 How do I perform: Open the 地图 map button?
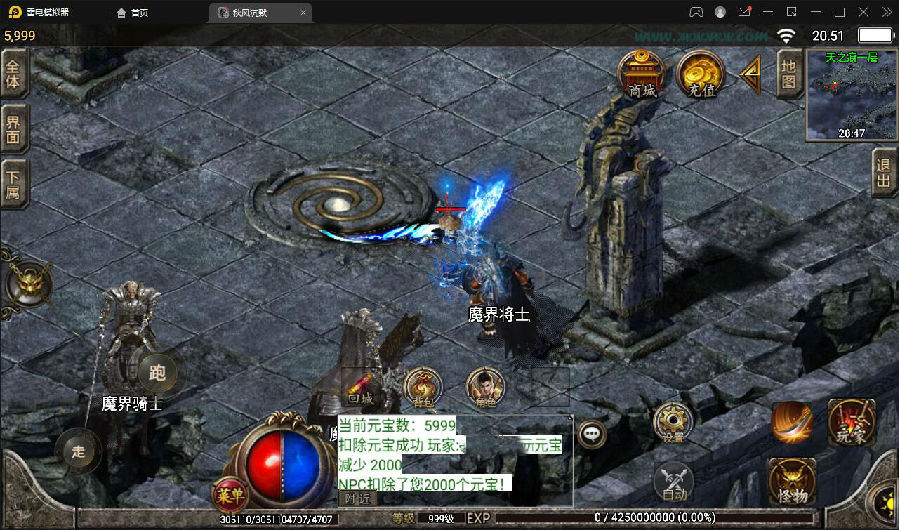(x=788, y=74)
